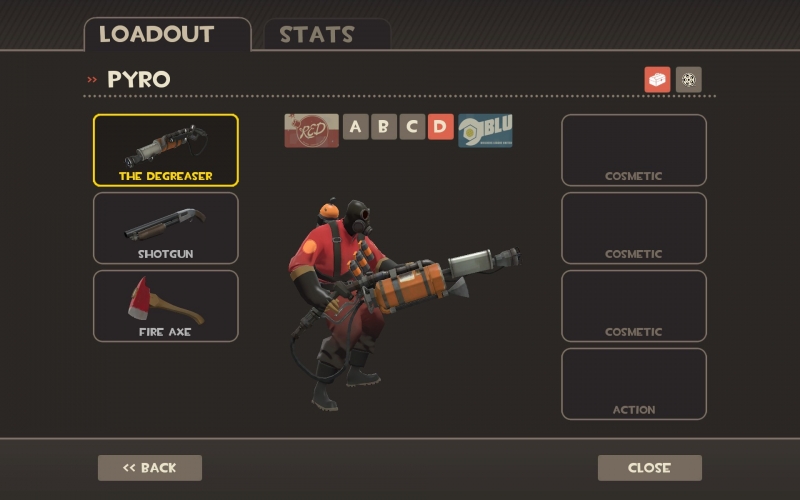Switch to loadout preset B
The height and width of the screenshot is (500, 800).
pos(384,127)
